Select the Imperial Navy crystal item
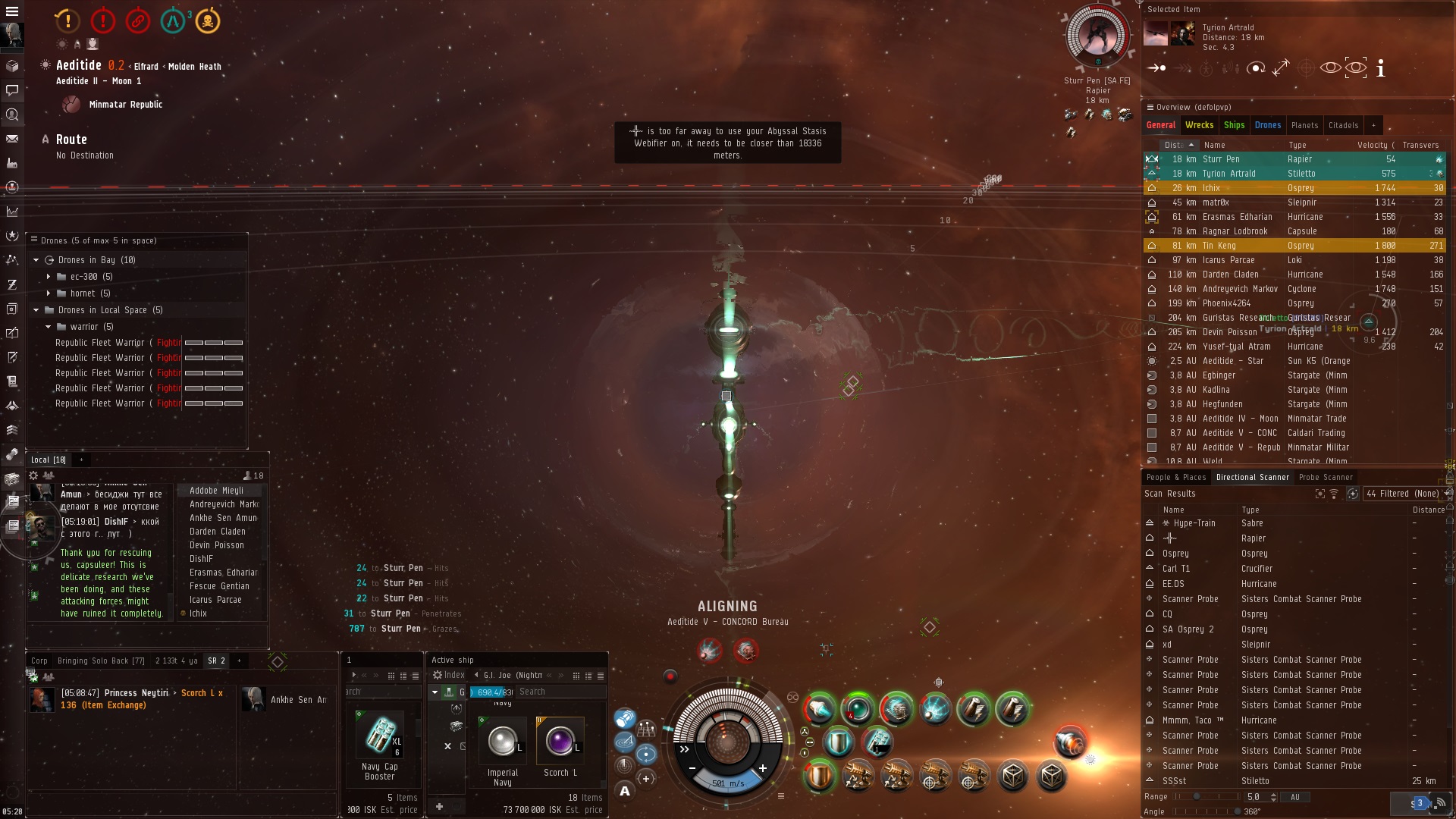Image resolution: width=1456 pixels, height=819 pixels. pos(502,742)
